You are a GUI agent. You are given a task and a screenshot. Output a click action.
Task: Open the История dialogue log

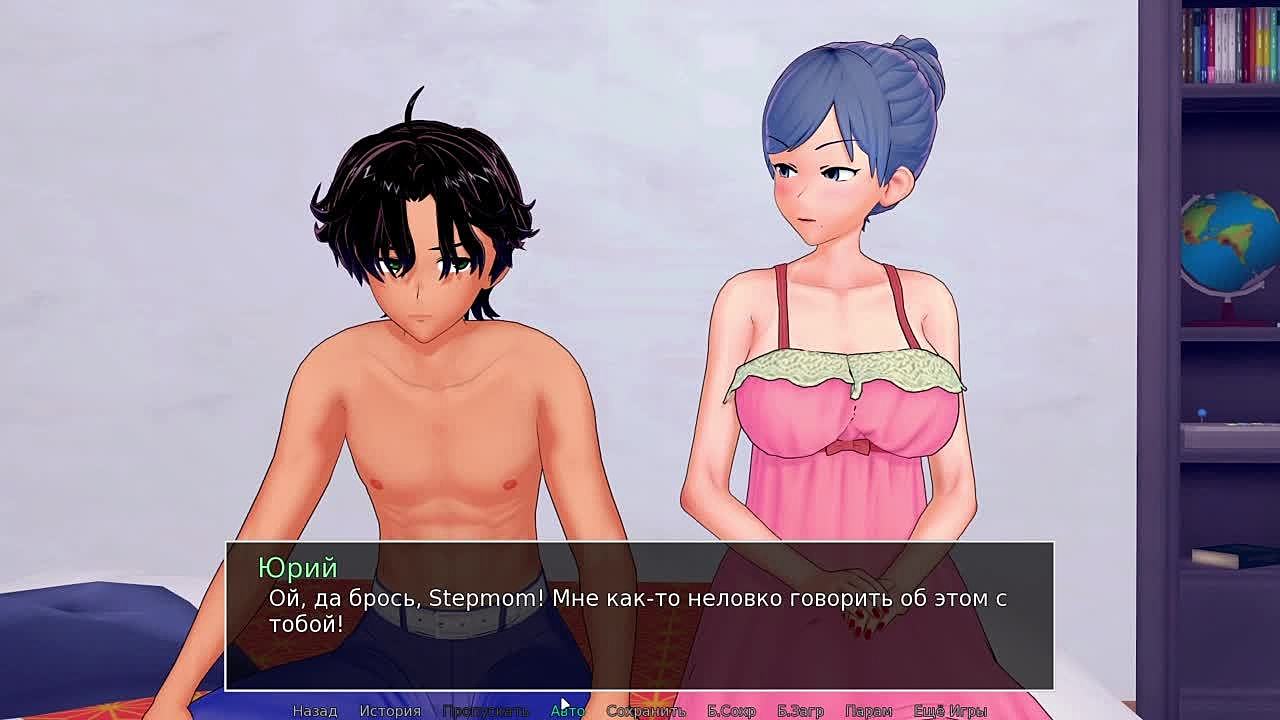click(x=390, y=710)
